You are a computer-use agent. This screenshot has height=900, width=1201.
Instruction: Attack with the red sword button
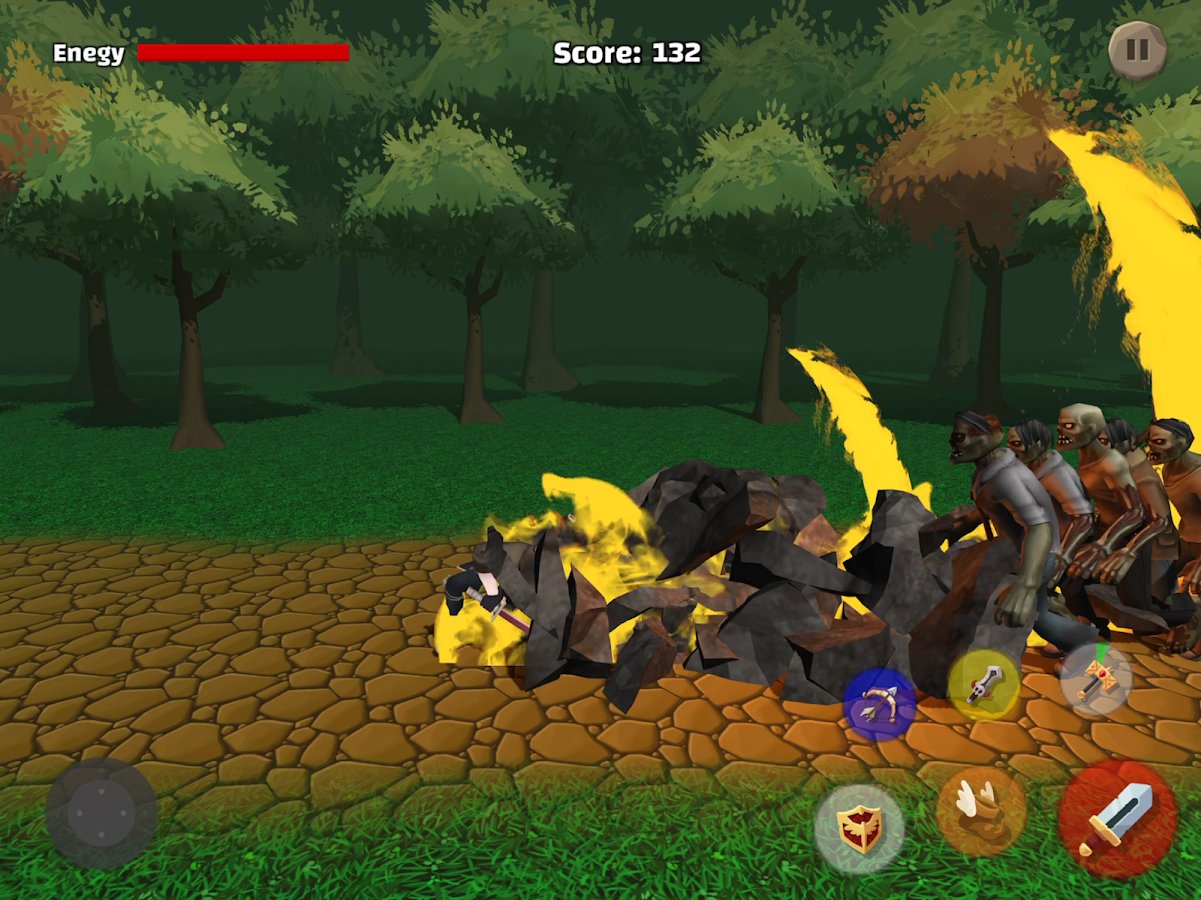[1118, 819]
